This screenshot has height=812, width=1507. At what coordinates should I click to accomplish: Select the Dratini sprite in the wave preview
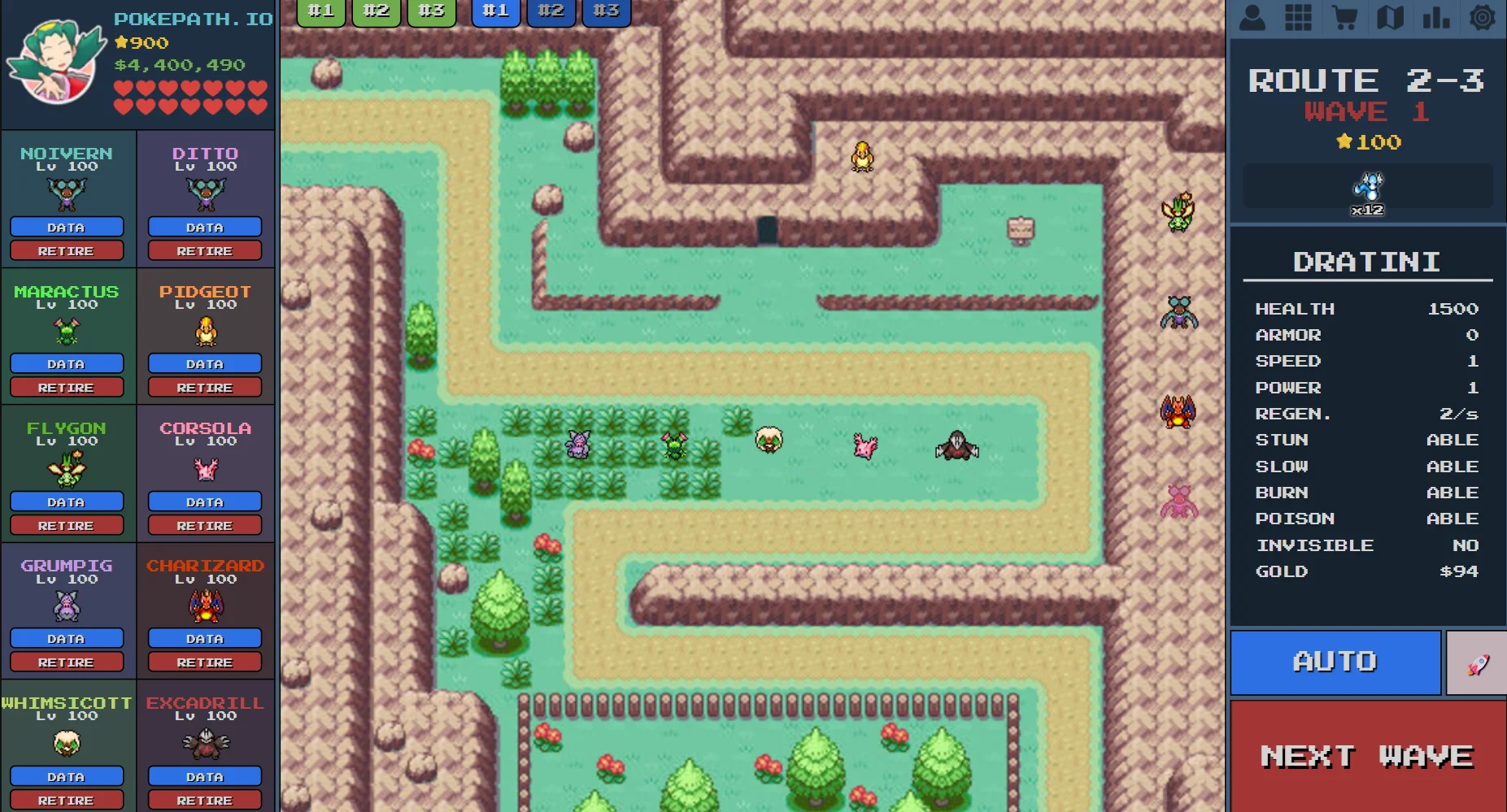click(x=1367, y=185)
